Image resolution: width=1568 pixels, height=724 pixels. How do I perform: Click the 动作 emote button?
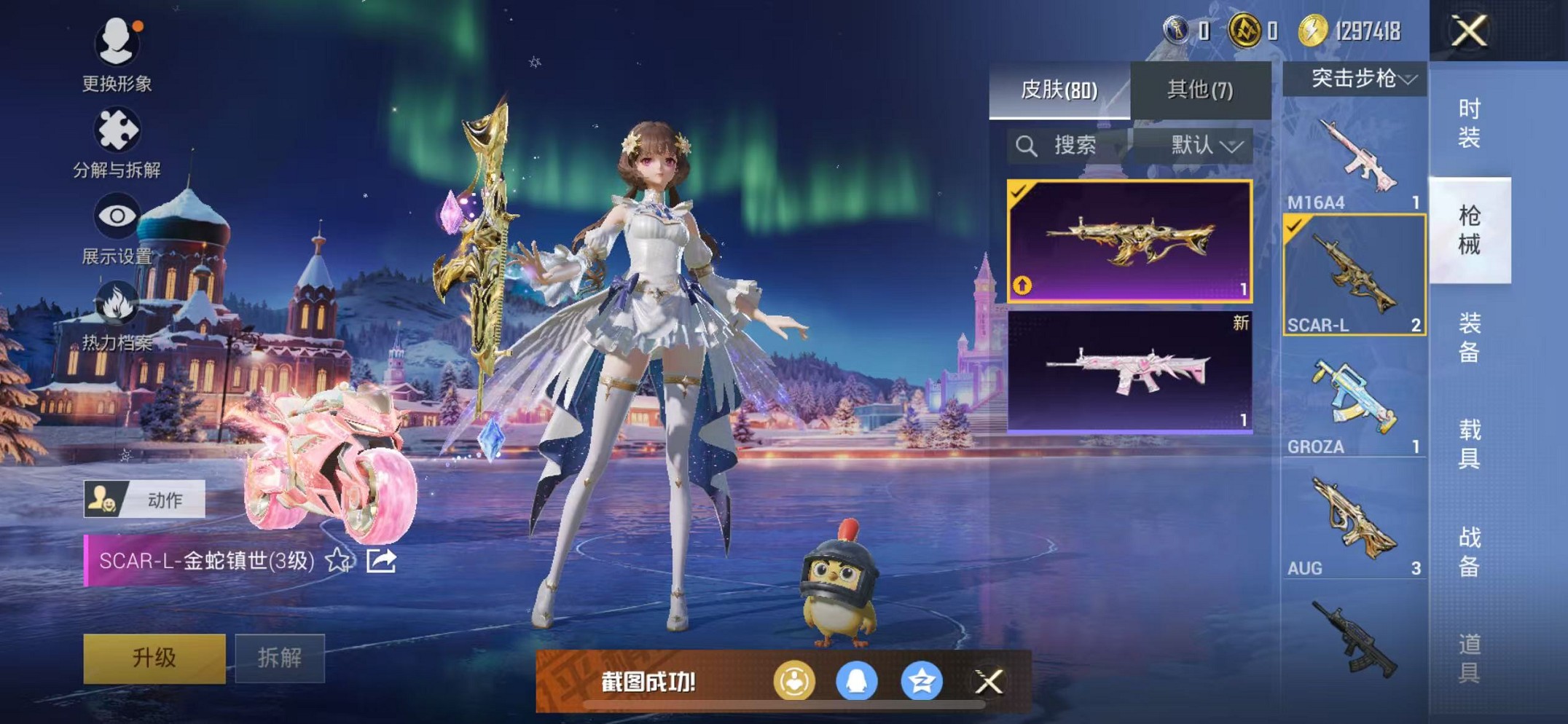144,500
